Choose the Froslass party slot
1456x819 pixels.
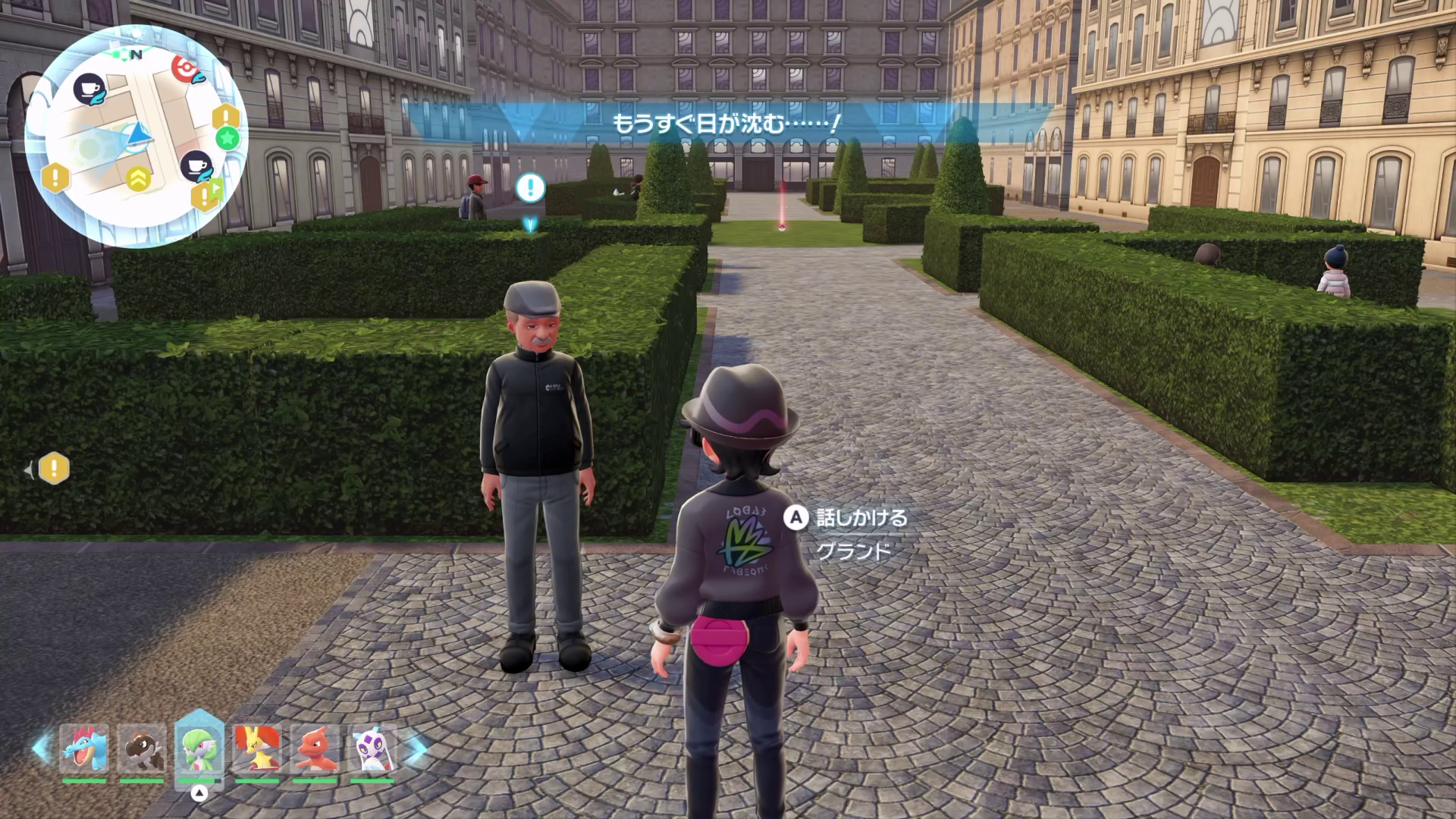372,748
